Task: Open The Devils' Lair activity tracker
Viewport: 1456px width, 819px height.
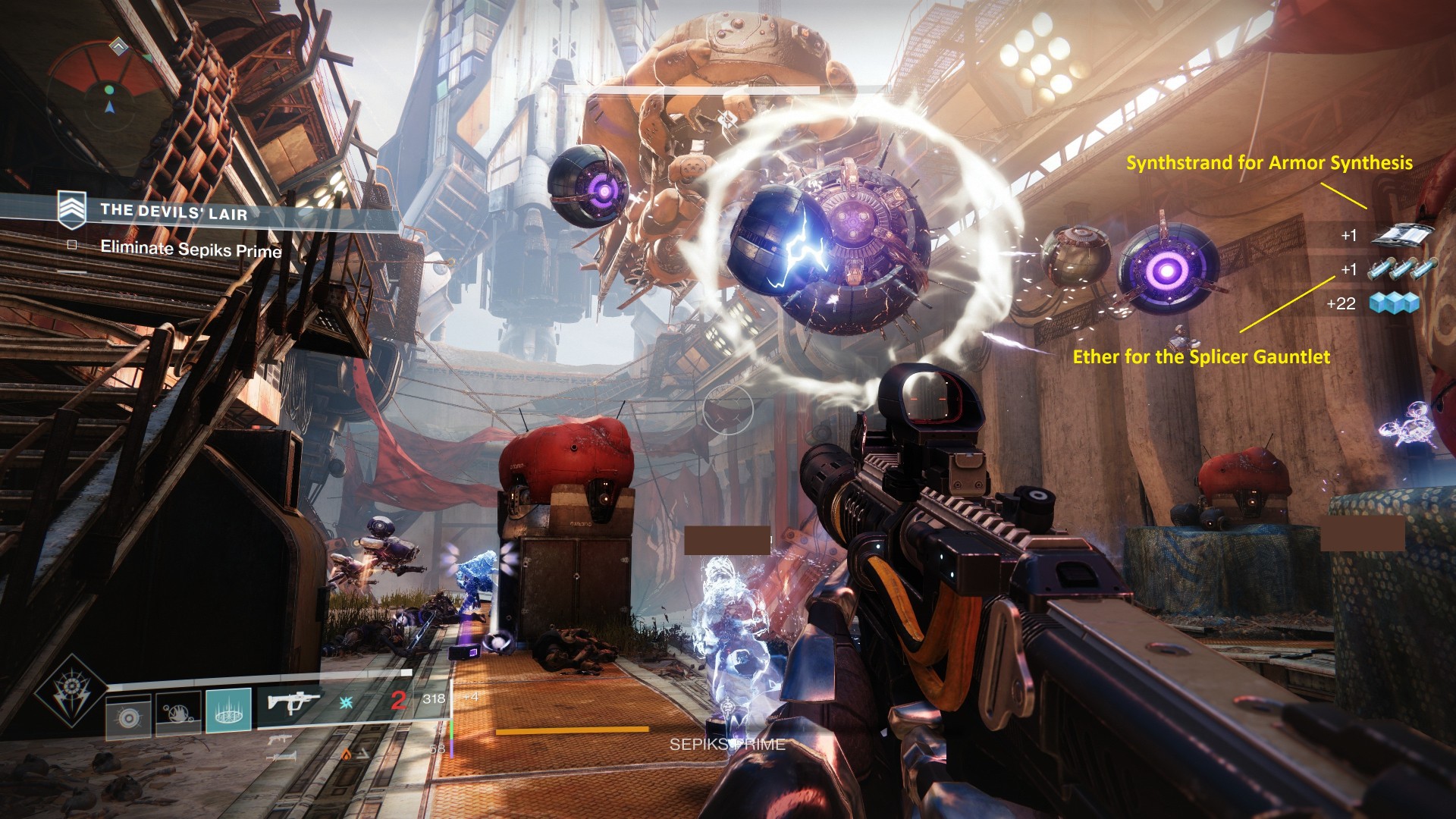Action: click(x=173, y=212)
